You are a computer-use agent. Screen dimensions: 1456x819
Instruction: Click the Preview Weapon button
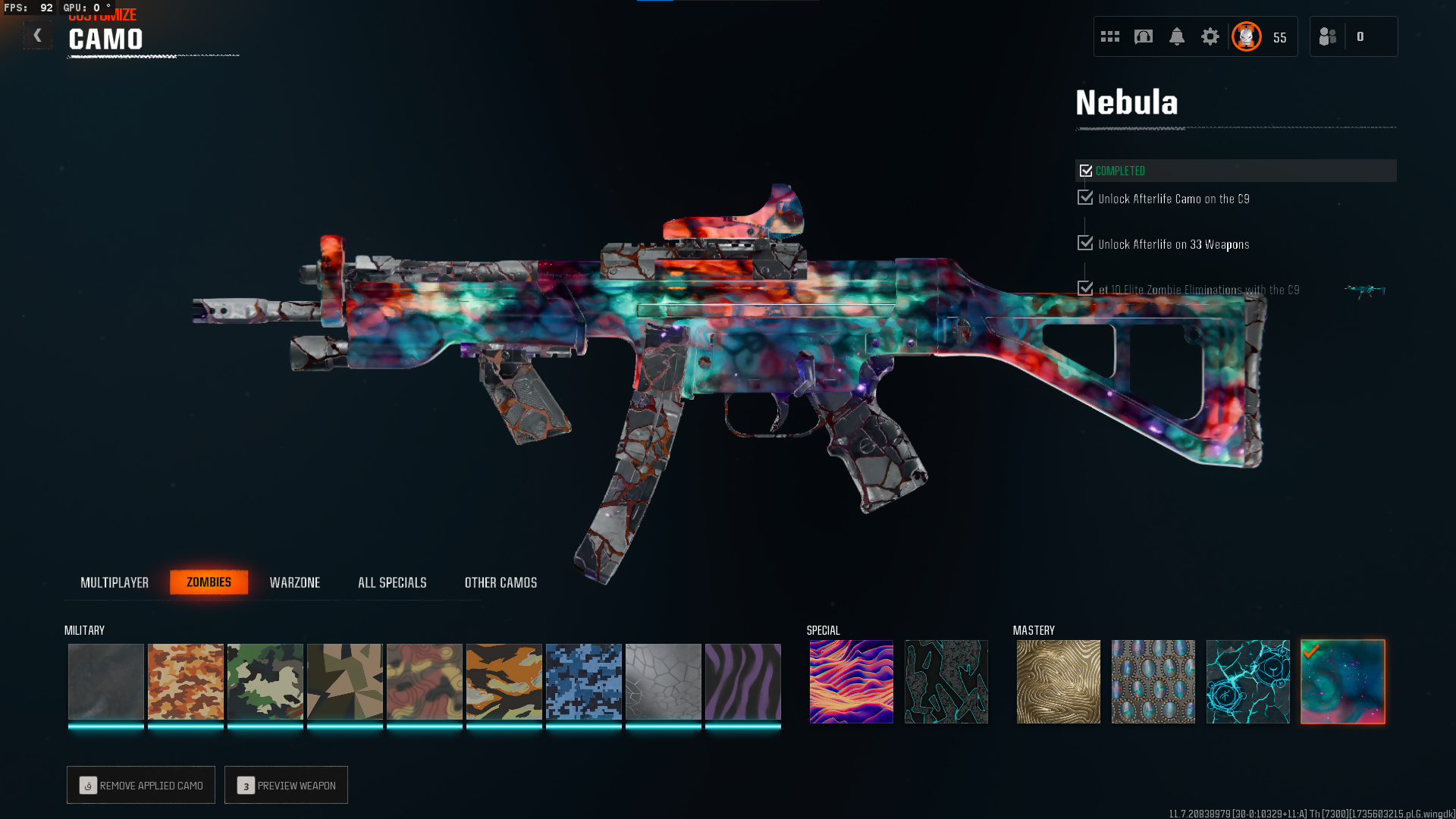click(x=286, y=785)
